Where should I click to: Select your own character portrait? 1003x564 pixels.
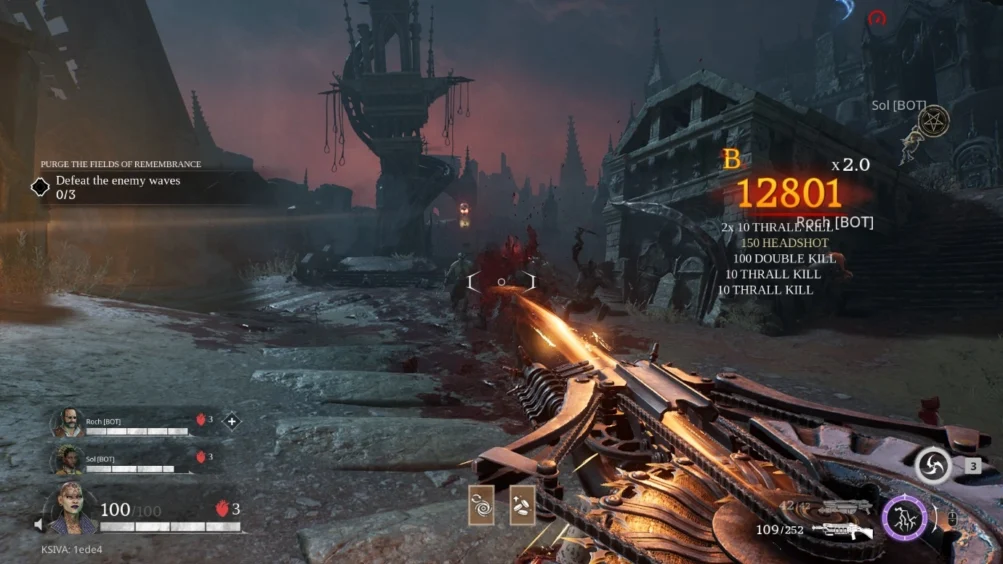click(72, 509)
